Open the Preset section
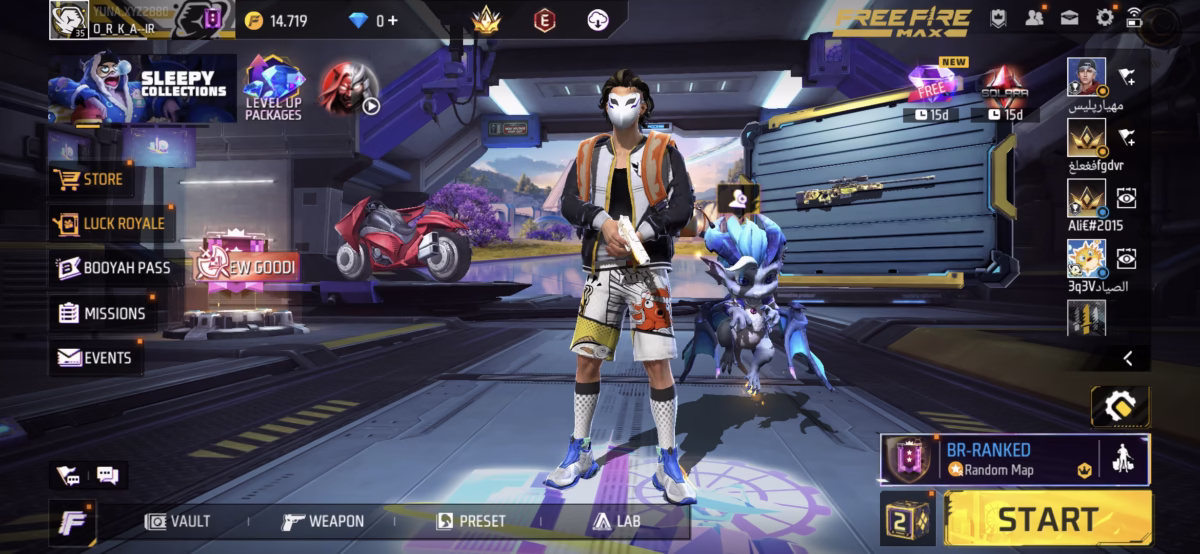 (471, 521)
